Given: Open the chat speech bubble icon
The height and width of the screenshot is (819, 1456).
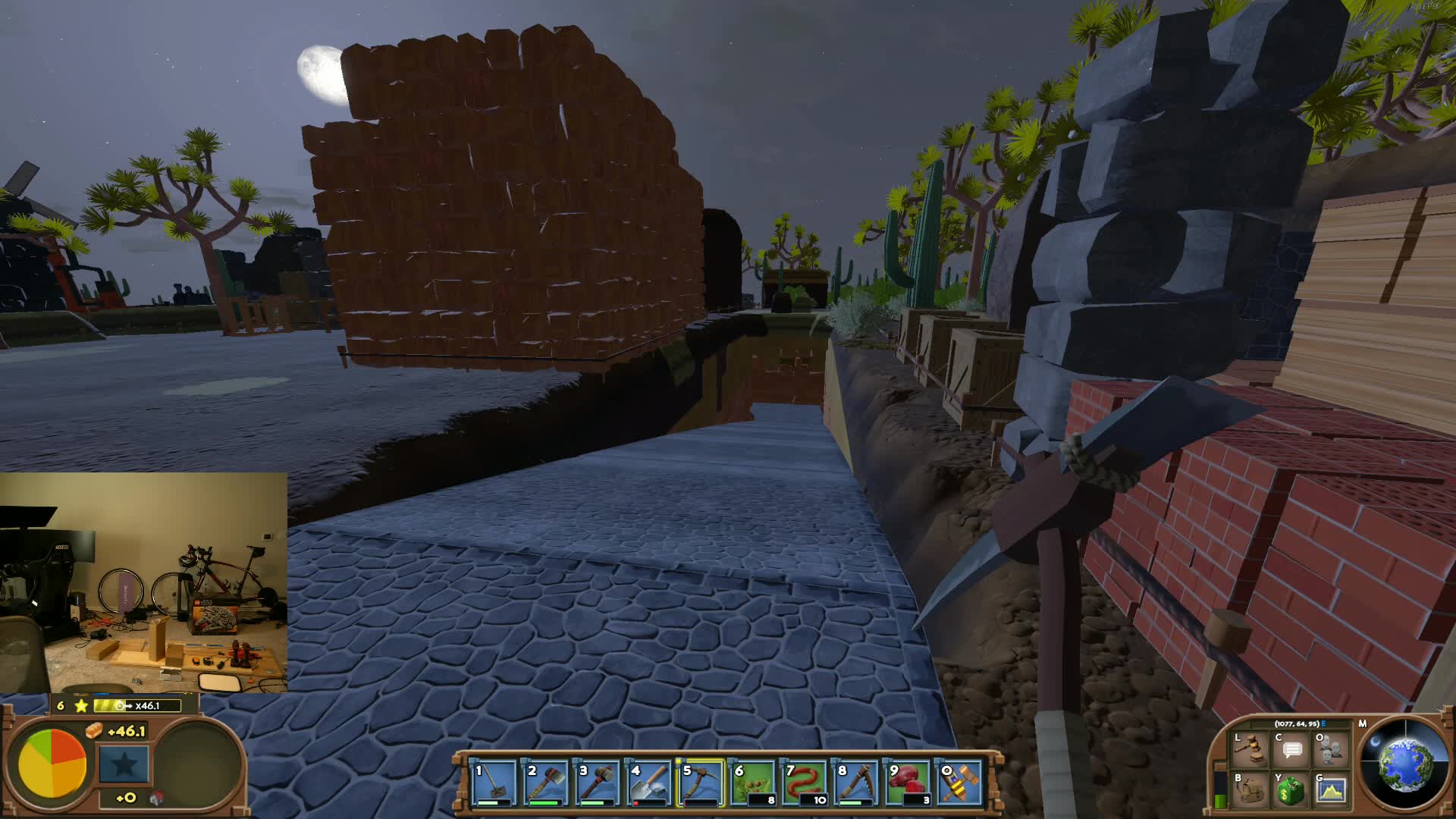Looking at the screenshot, I should [x=1291, y=749].
